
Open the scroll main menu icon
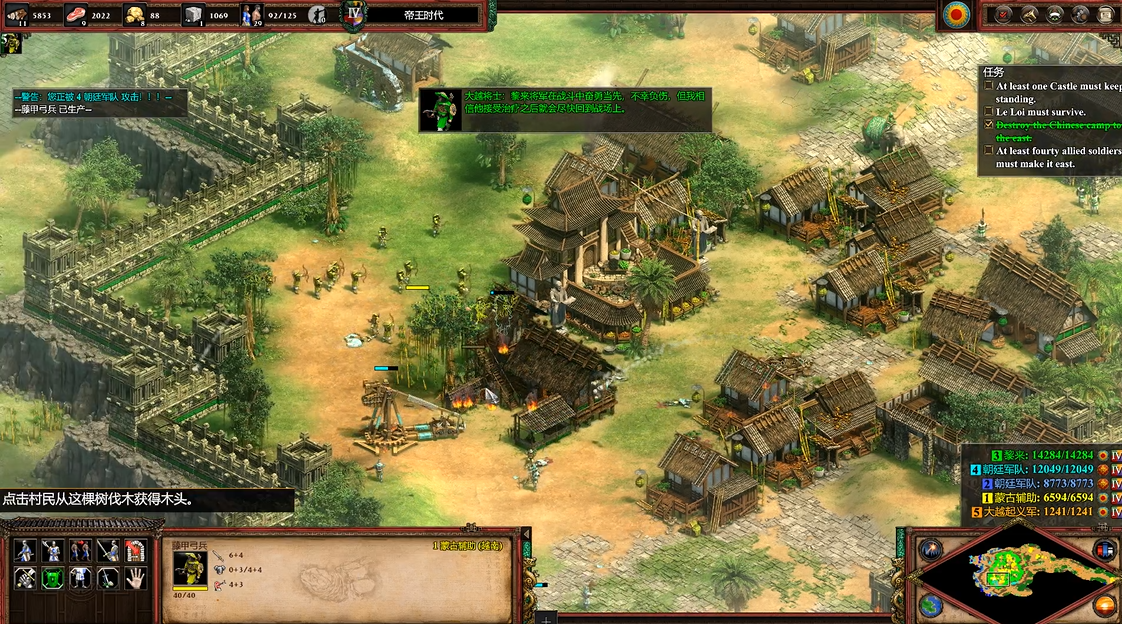(x=1105, y=14)
